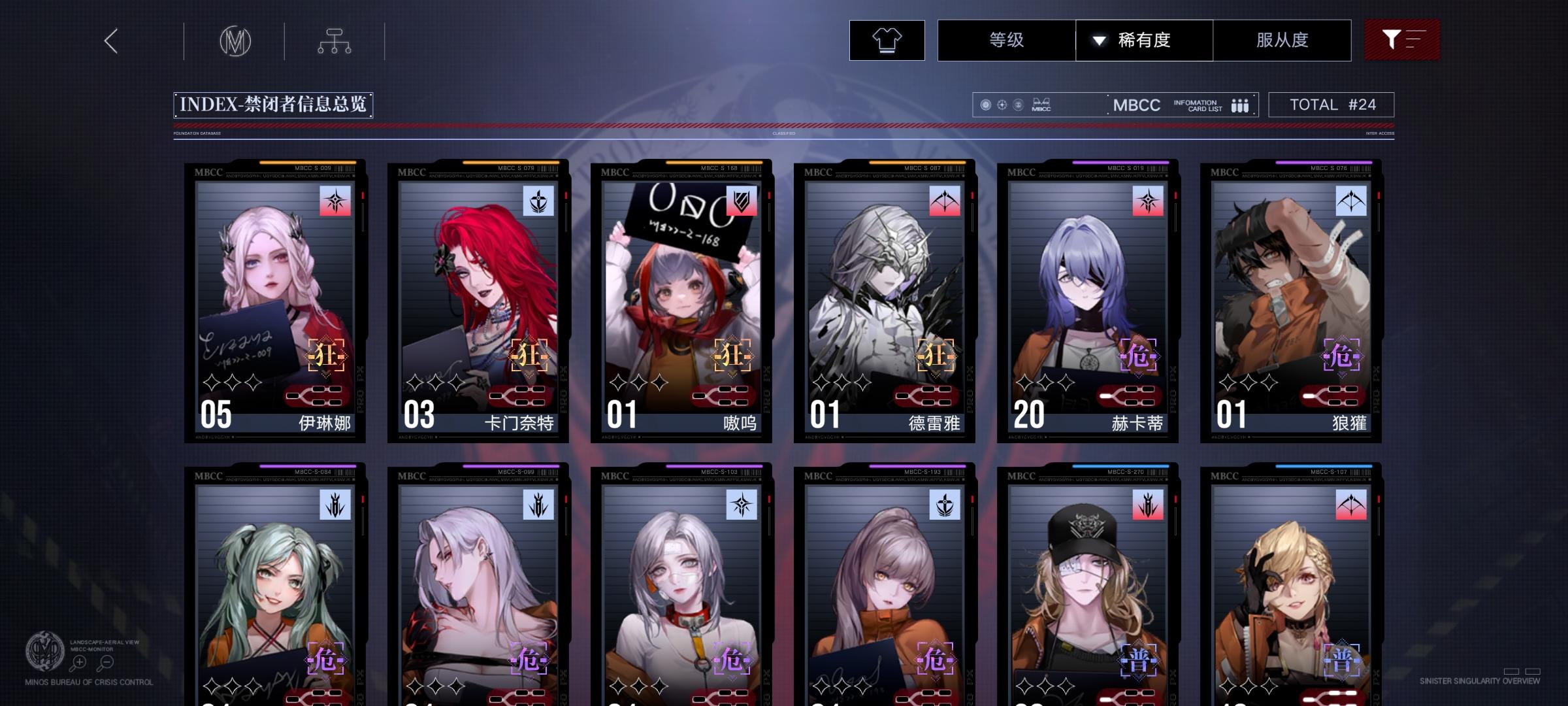Switch to the 等级 sorting tab
Screen dimensions: 1568x706
click(x=1006, y=40)
